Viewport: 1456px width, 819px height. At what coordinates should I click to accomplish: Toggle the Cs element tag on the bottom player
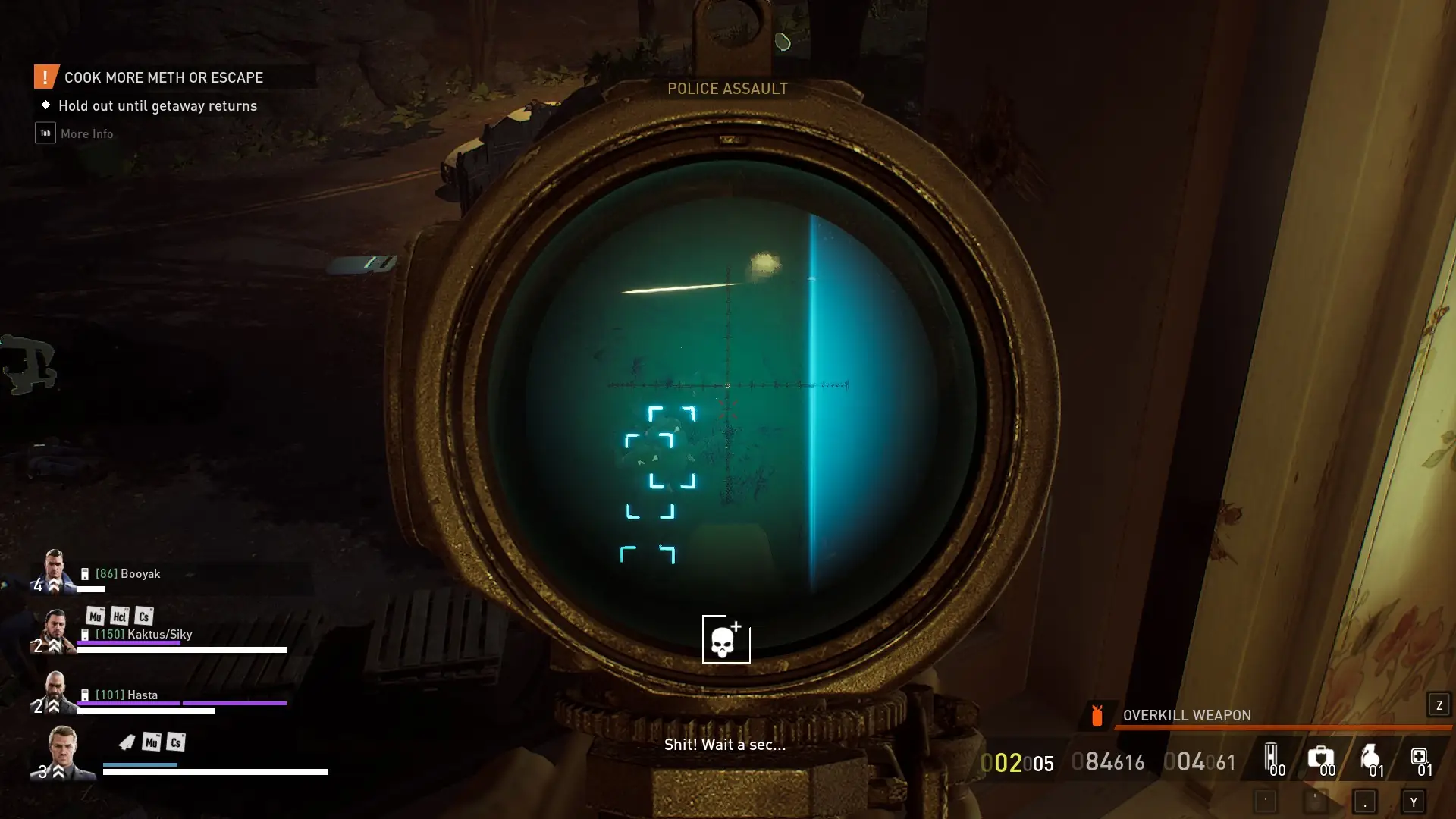[x=176, y=743]
